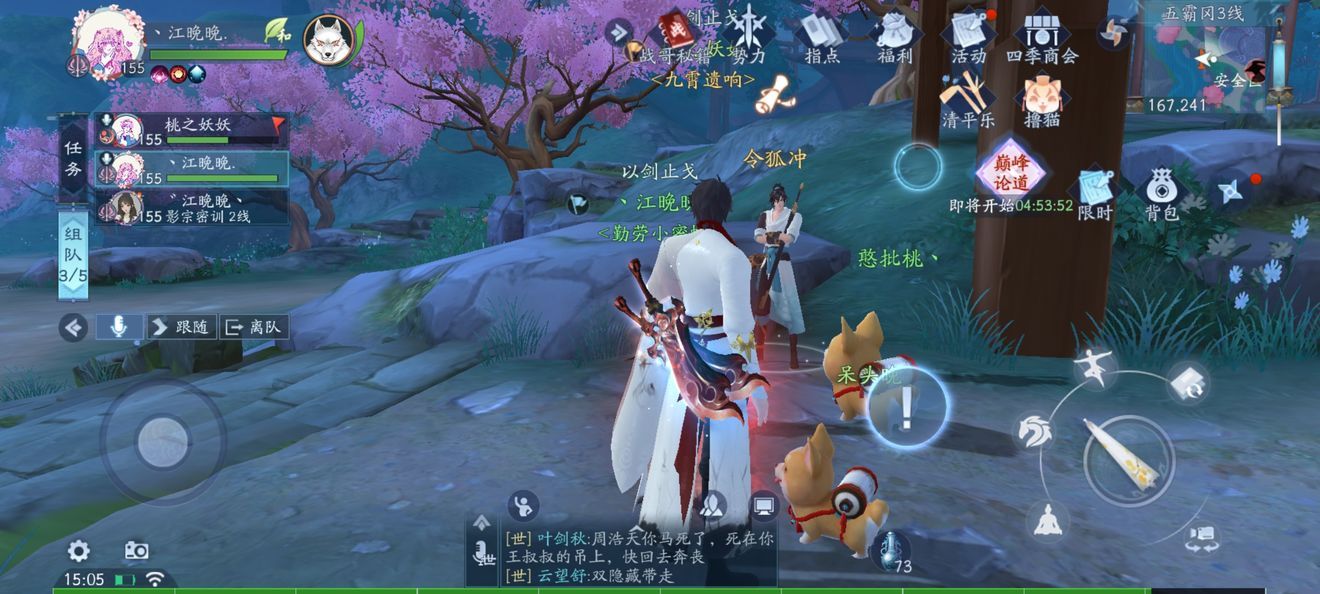Tap the exclamation mark interaction prompt

click(x=906, y=408)
